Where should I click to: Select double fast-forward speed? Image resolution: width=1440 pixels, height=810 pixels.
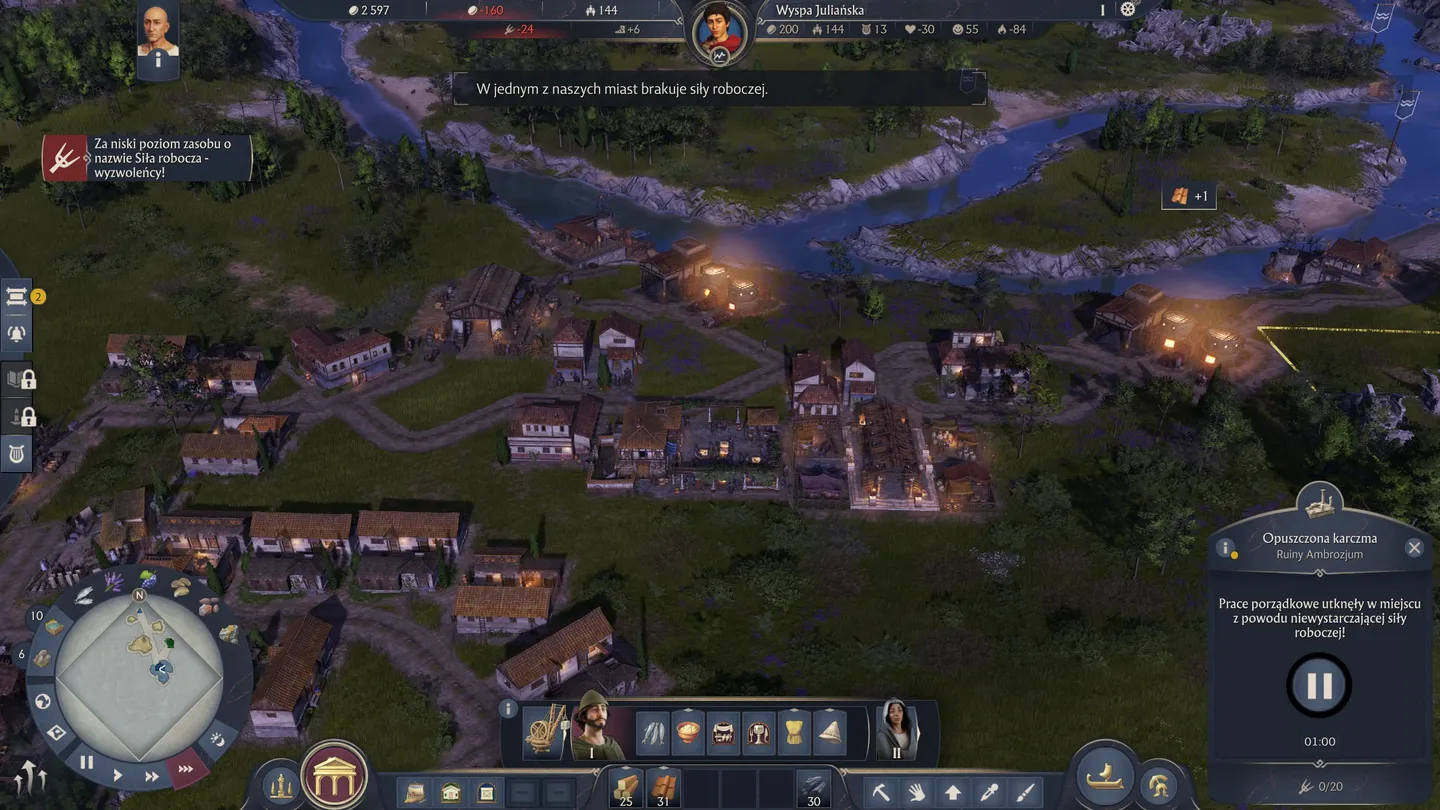[x=152, y=776]
